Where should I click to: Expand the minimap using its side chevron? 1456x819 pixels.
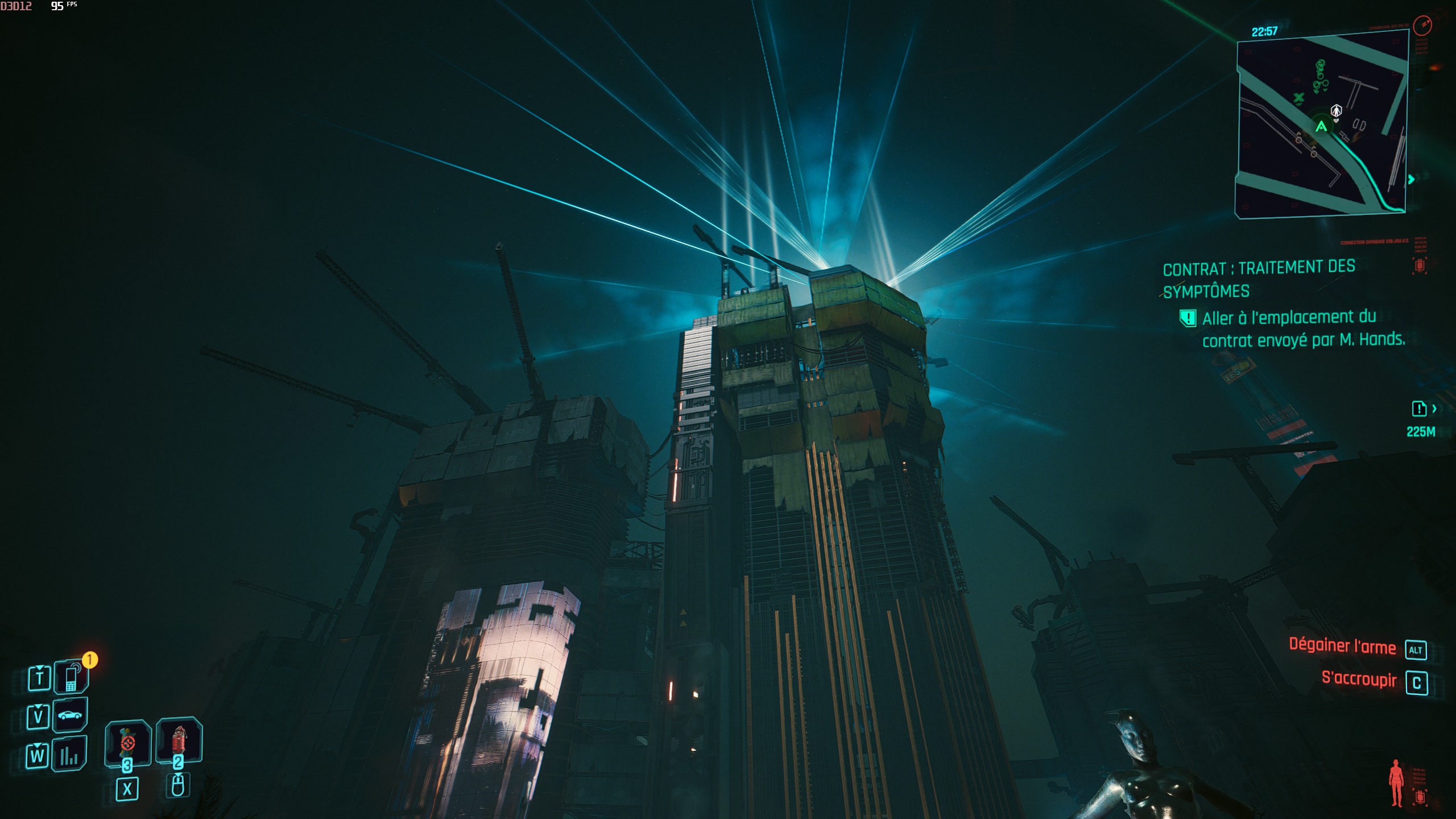pos(1411,179)
